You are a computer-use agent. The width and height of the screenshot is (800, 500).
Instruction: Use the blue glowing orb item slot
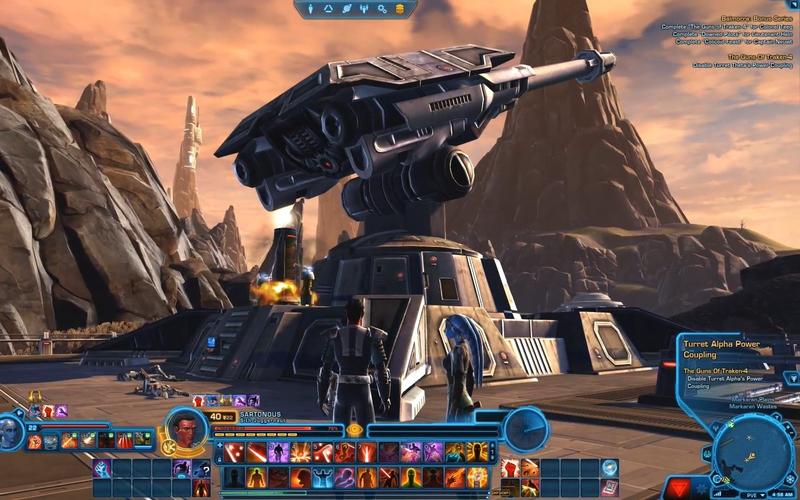[609, 467]
